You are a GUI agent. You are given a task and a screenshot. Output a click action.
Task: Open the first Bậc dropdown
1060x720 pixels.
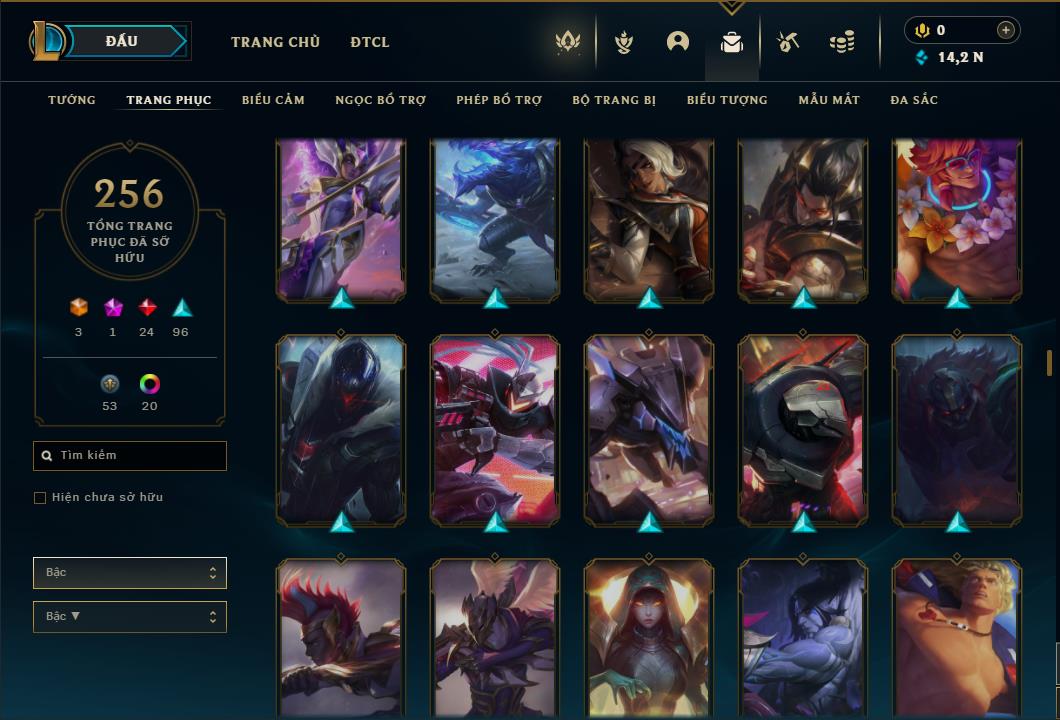pyautogui.click(x=130, y=573)
